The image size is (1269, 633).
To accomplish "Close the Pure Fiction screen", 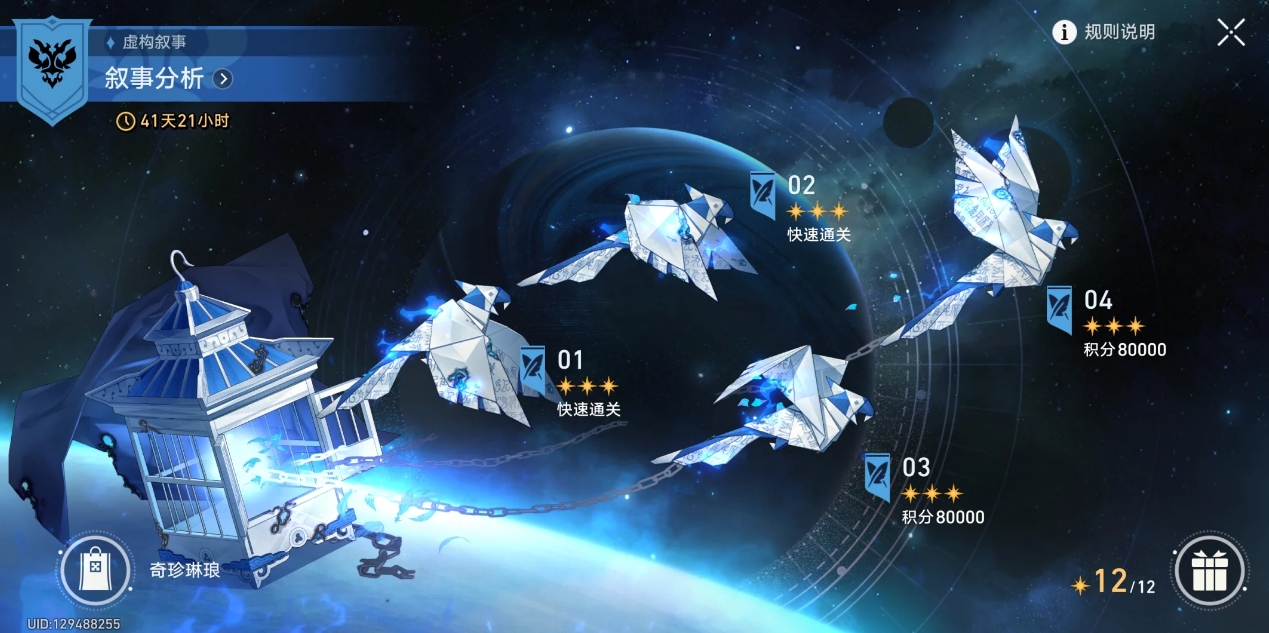I will [x=1231, y=32].
